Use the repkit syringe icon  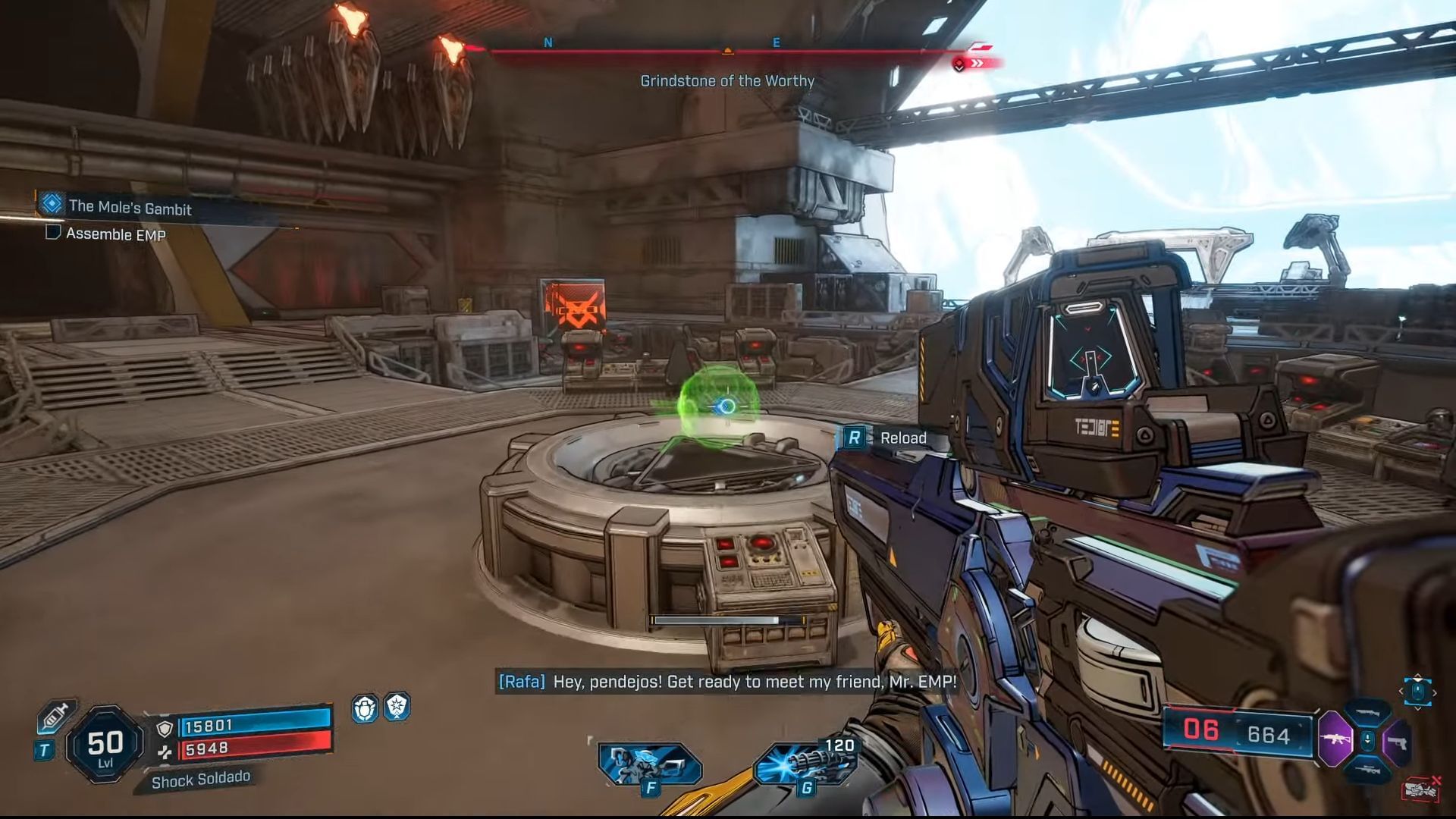tap(56, 717)
